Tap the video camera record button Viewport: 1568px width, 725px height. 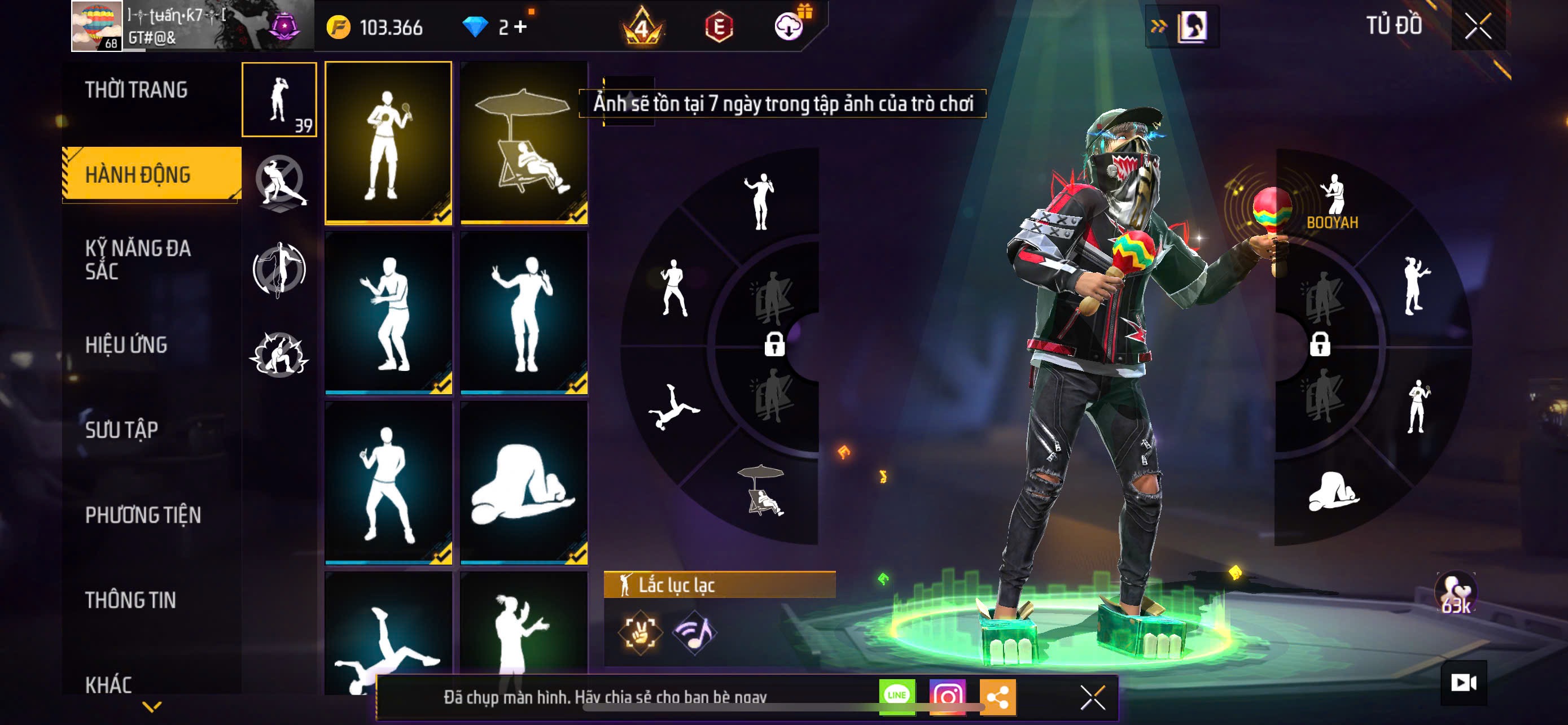(1464, 683)
